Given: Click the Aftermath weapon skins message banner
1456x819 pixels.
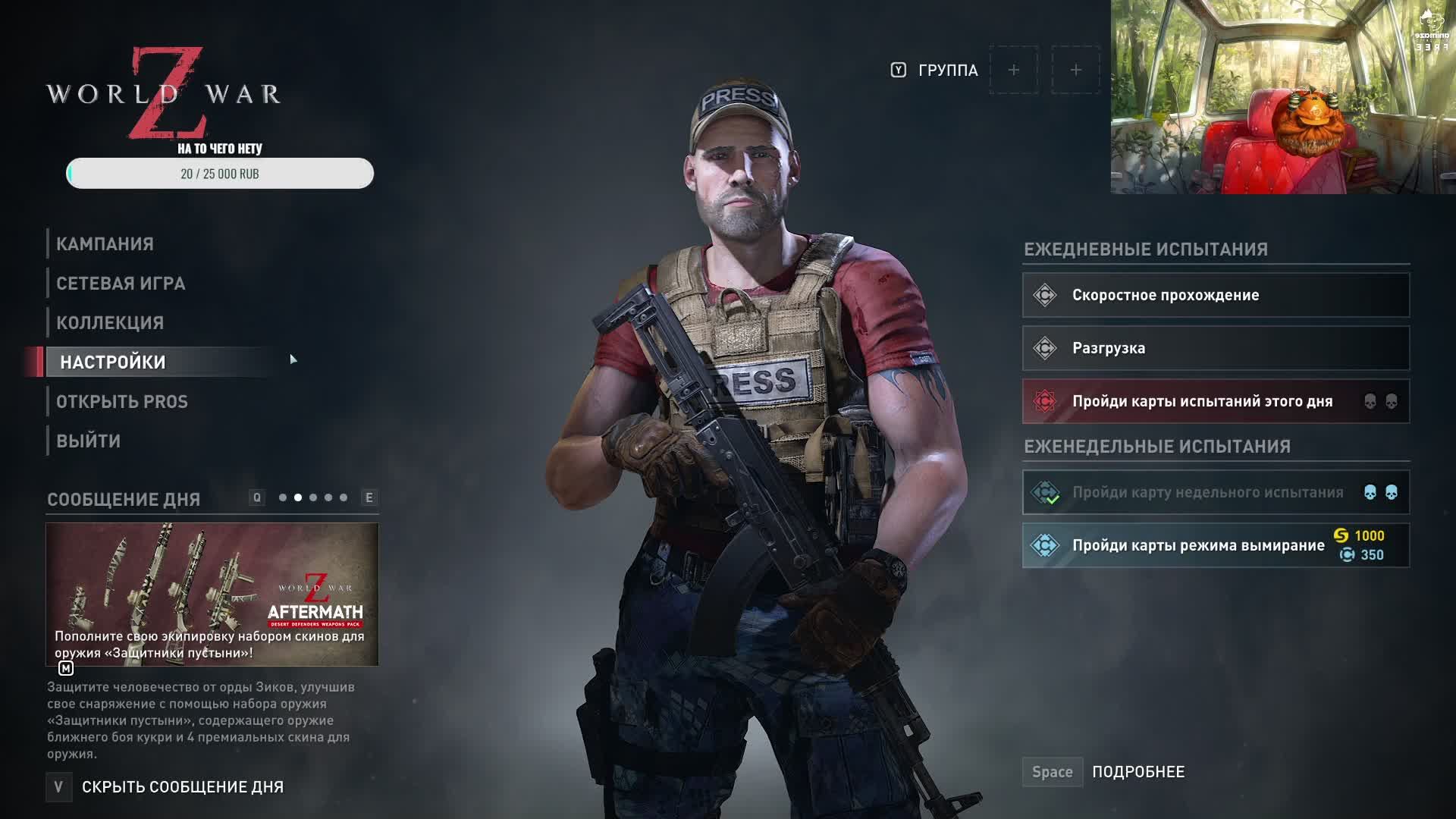Looking at the screenshot, I should tap(212, 594).
